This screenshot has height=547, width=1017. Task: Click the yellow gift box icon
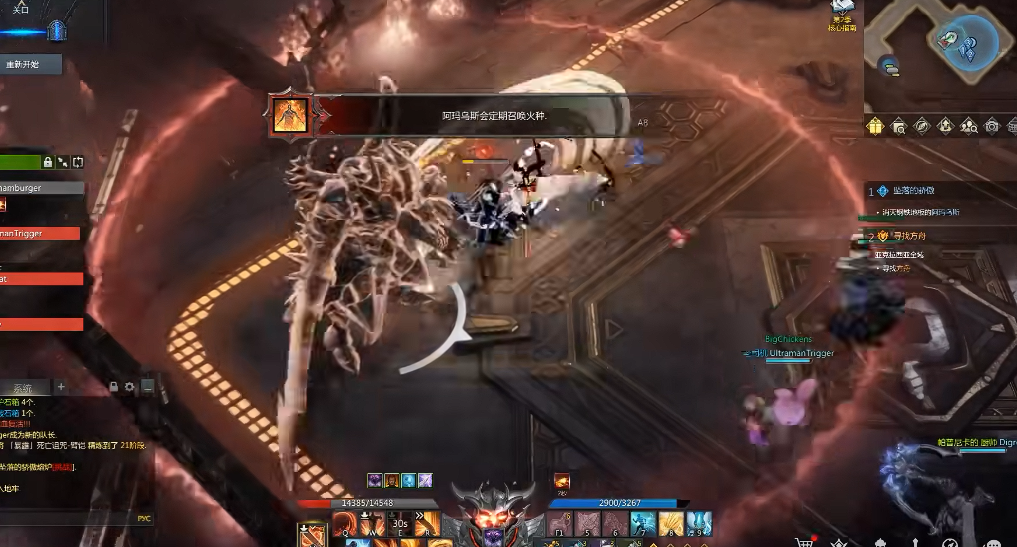click(x=875, y=126)
